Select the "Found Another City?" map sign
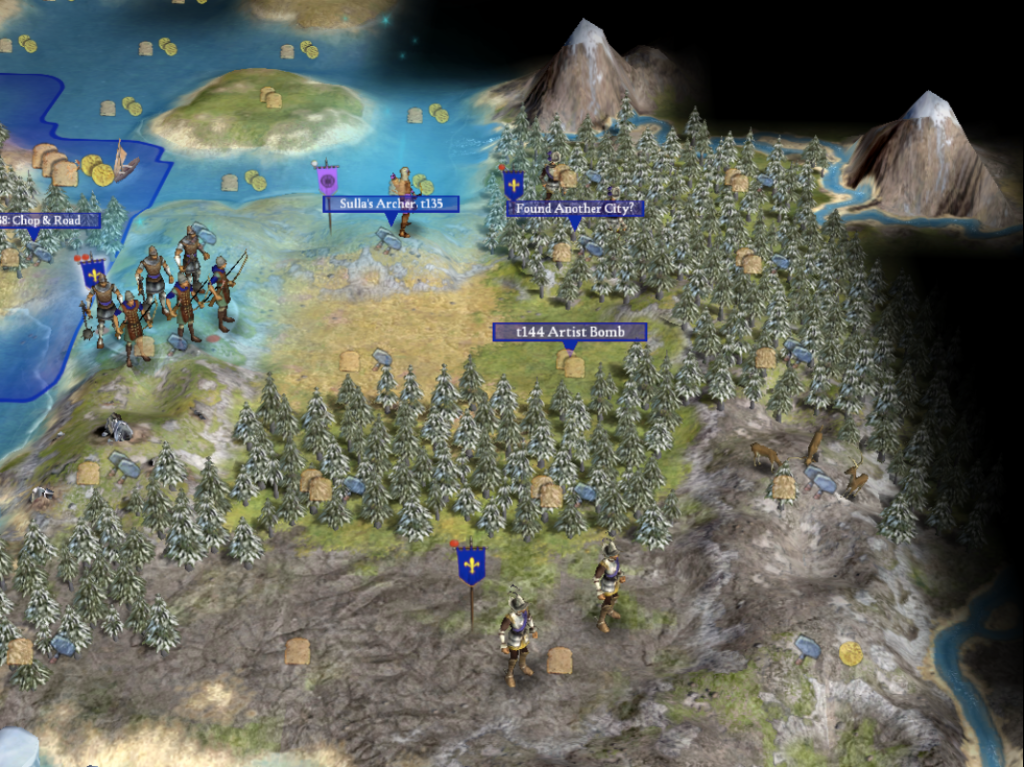Screen dimensions: 1024x767 coord(575,208)
